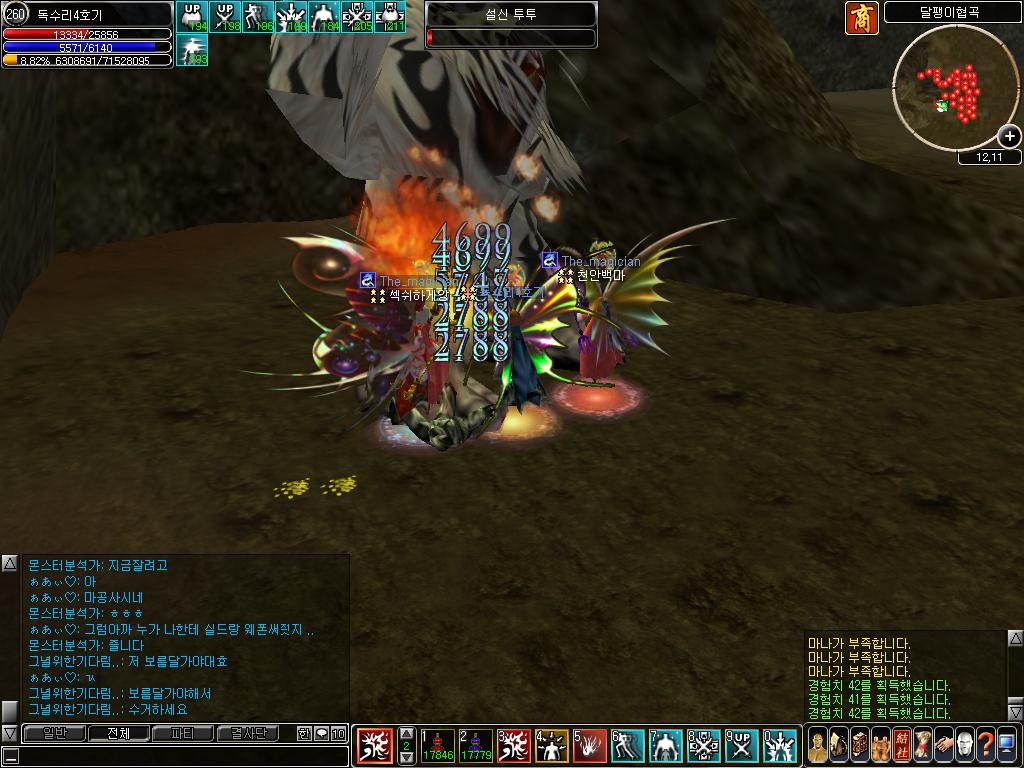Select the 설신 투투 target frame

511,25
